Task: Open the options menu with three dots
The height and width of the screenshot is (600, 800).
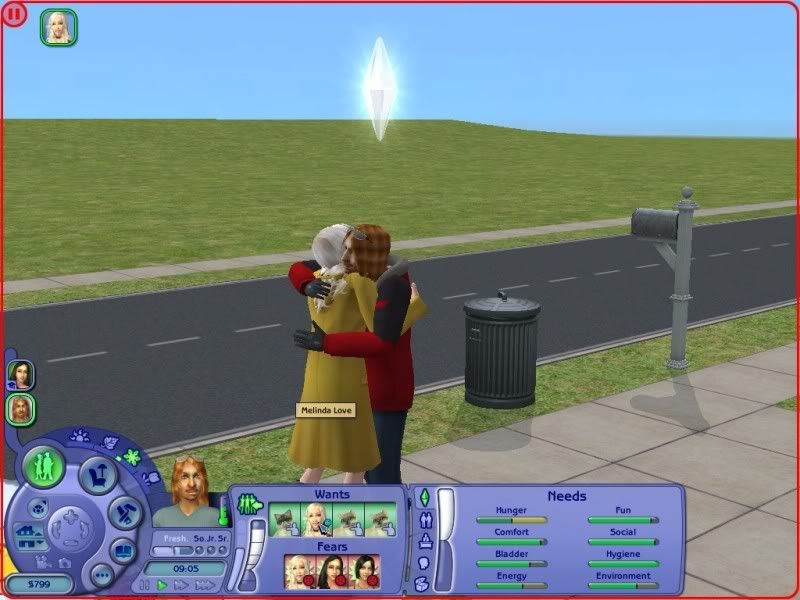Action: coord(101,575)
